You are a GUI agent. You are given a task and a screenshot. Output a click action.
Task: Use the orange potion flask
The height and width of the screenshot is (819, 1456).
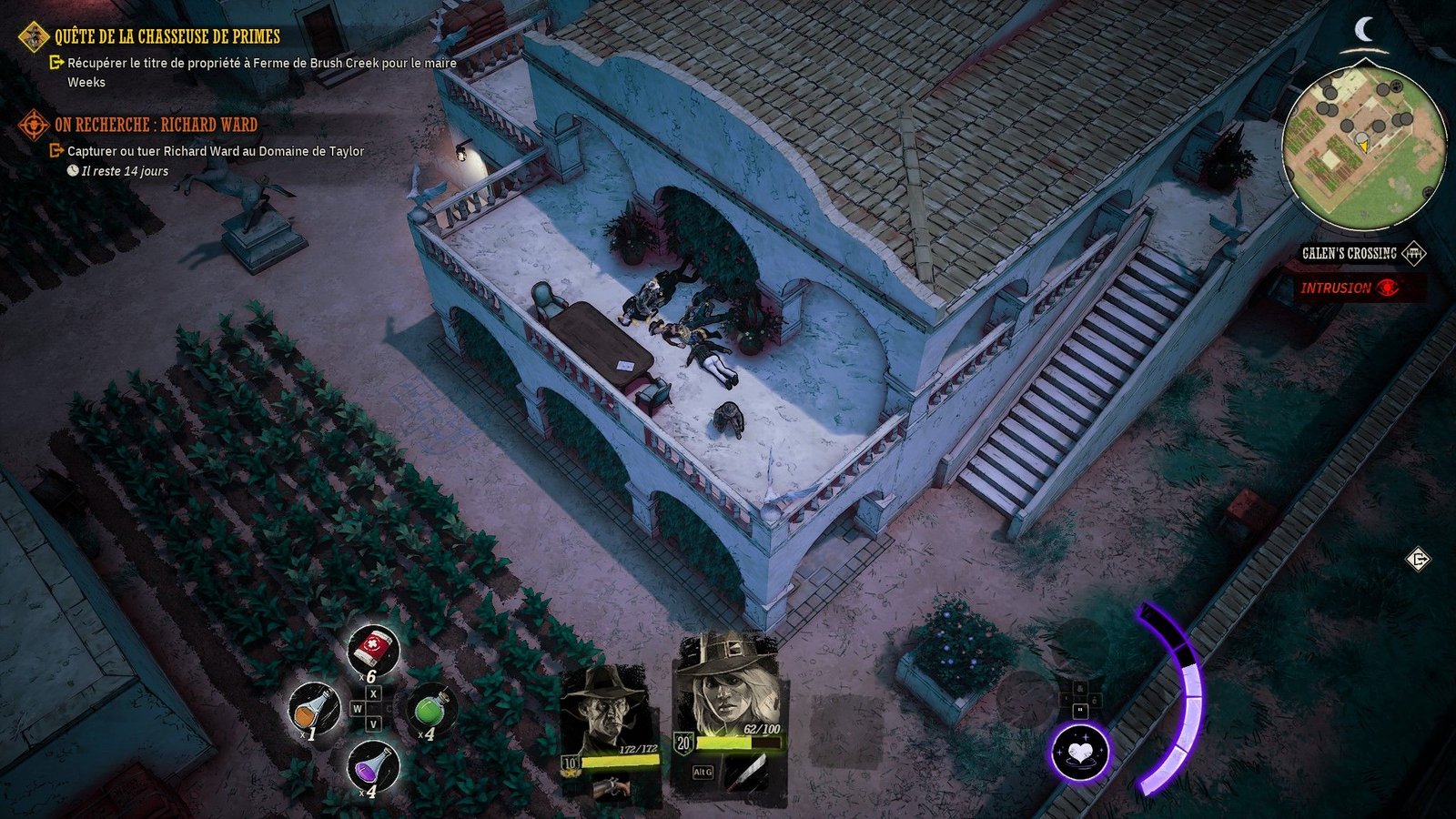[314, 707]
